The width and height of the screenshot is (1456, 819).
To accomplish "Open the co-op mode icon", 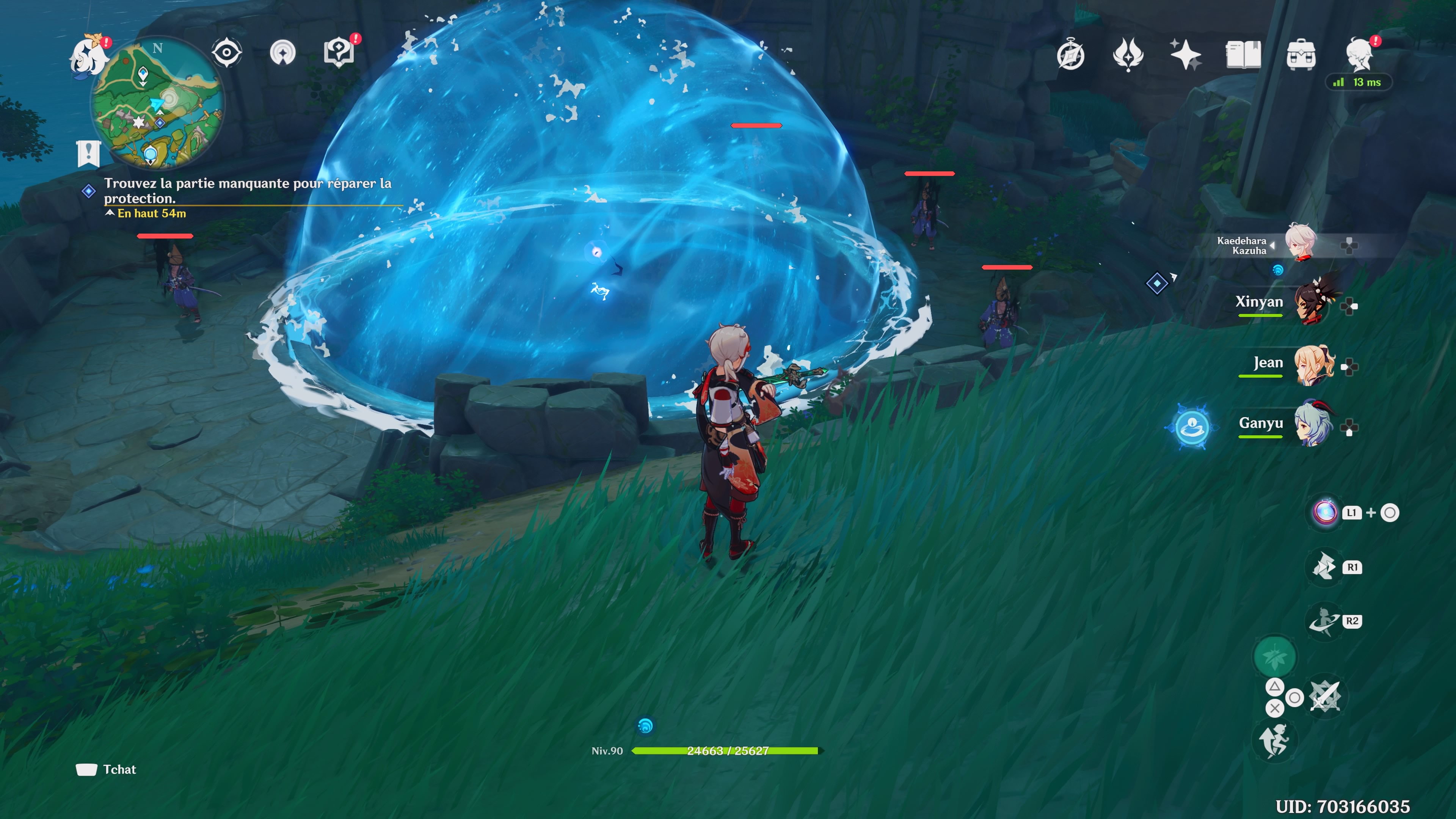I will (x=282, y=53).
